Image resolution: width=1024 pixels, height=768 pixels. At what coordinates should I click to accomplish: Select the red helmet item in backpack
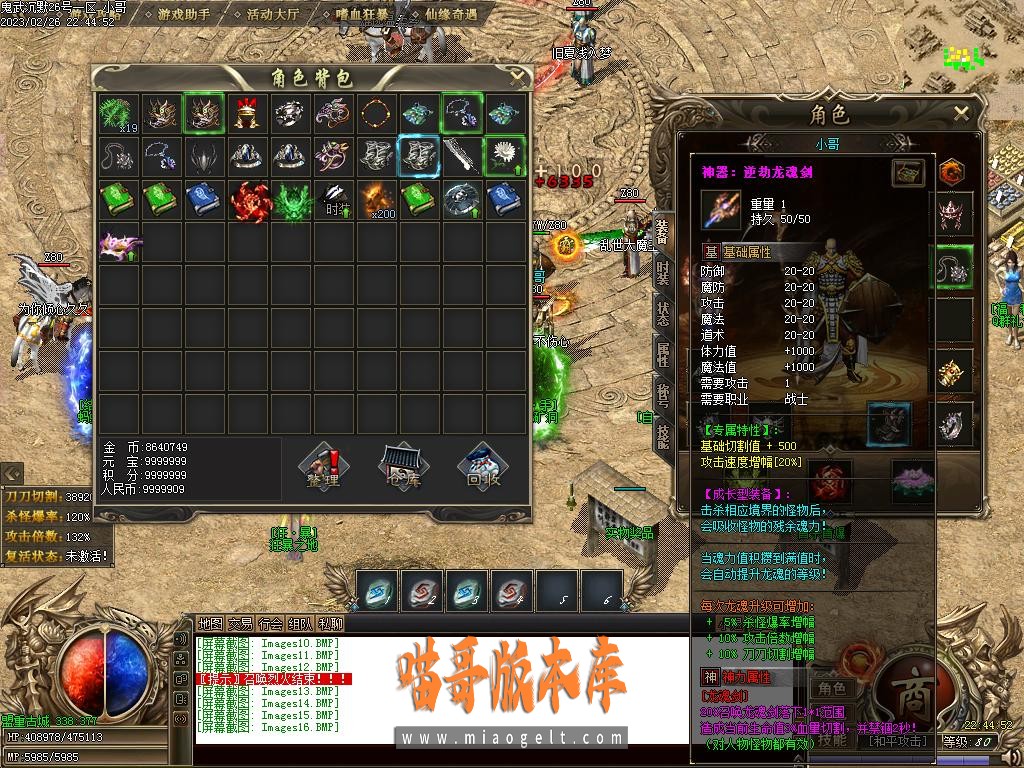pyautogui.click(x=247, y=113)
